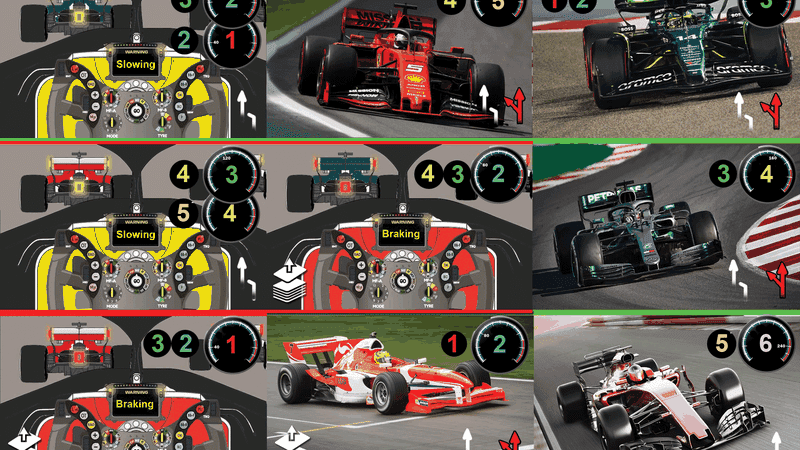800x450 pixels.
Task: Pick the black Mercedes car card
Action: (667, 225)
